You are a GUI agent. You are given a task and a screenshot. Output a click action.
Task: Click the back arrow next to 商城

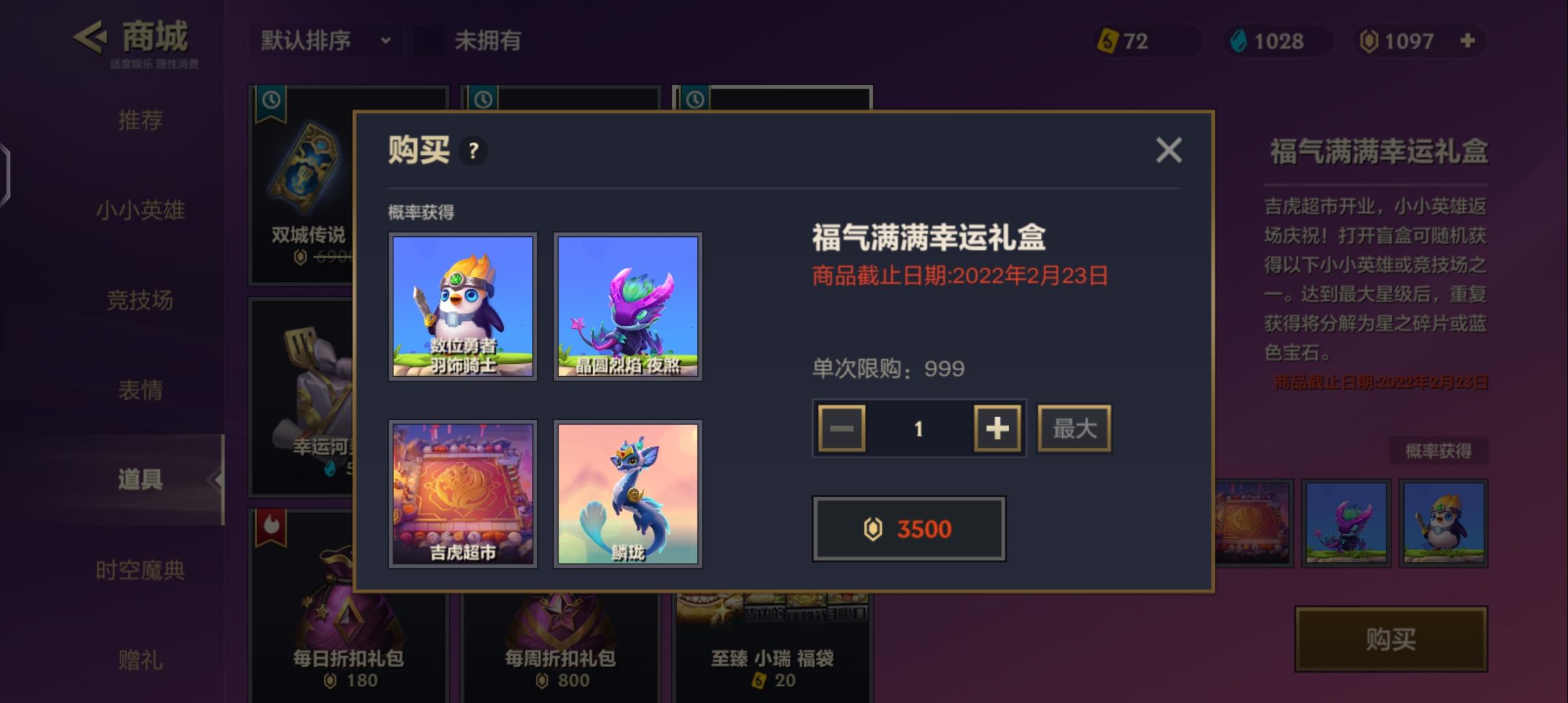[x=91, y=38]
